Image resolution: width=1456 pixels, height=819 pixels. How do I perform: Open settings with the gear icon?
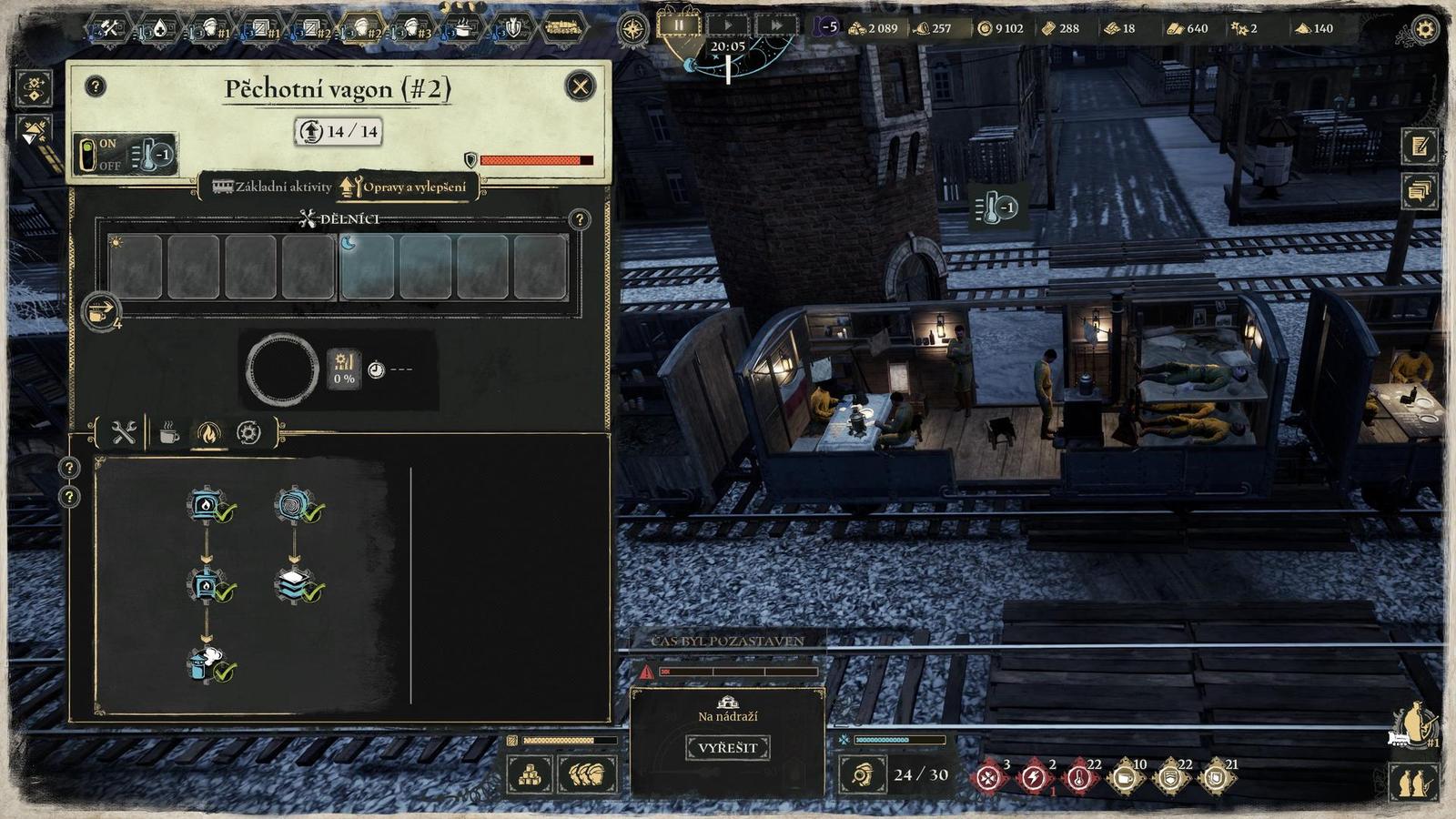click(1425, 29)
